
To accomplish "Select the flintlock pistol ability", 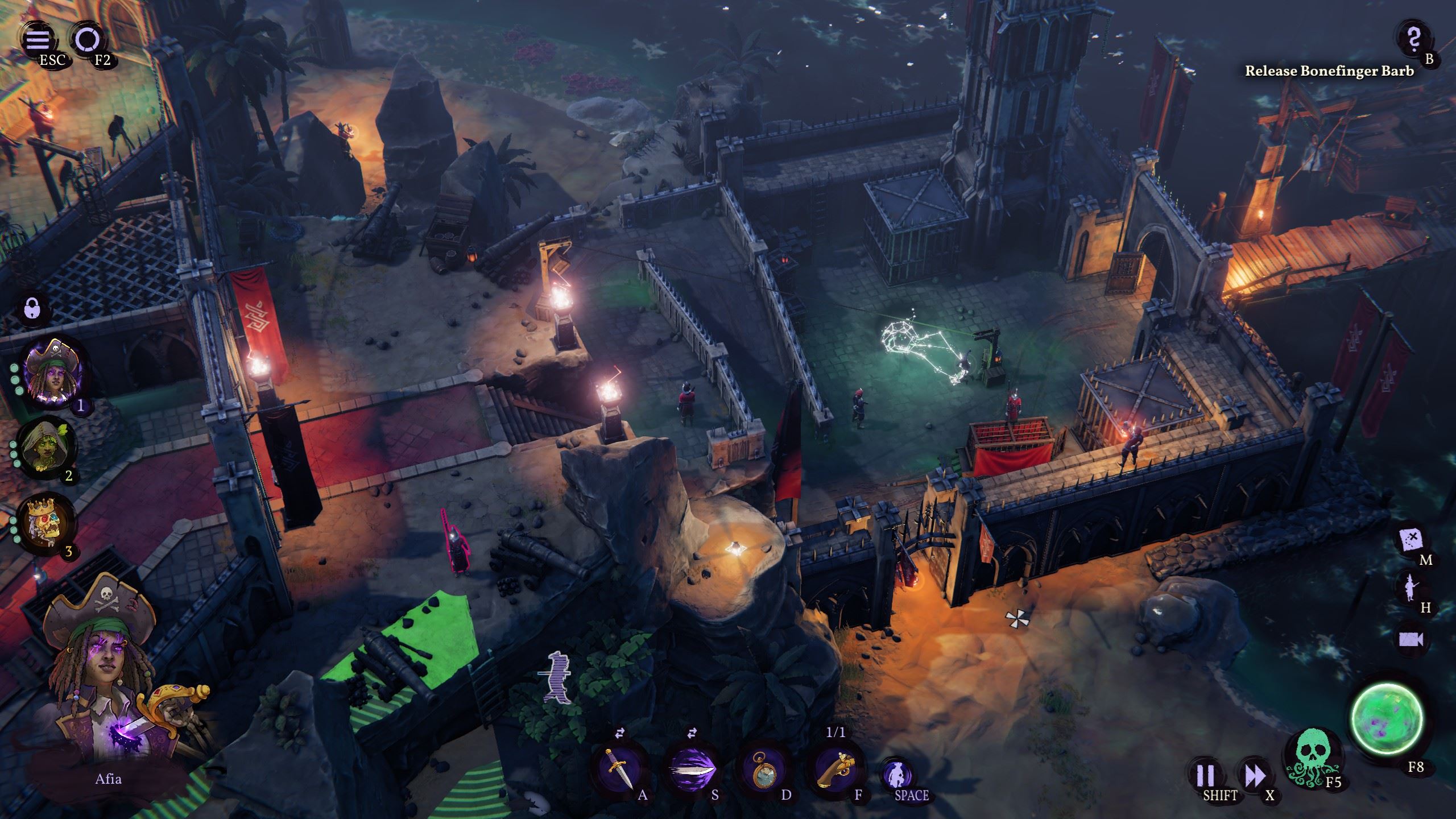I will (x=835, y=769).
